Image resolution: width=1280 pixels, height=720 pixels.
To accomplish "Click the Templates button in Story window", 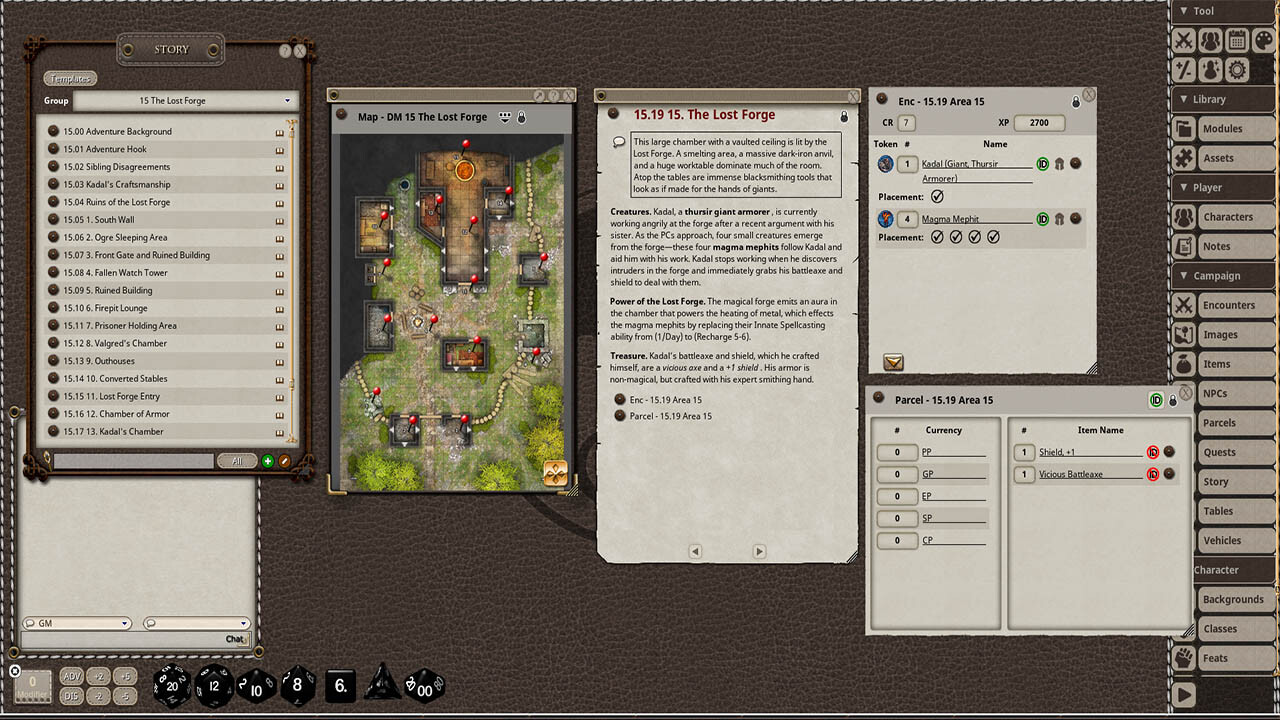I will [x=69, y=77].
